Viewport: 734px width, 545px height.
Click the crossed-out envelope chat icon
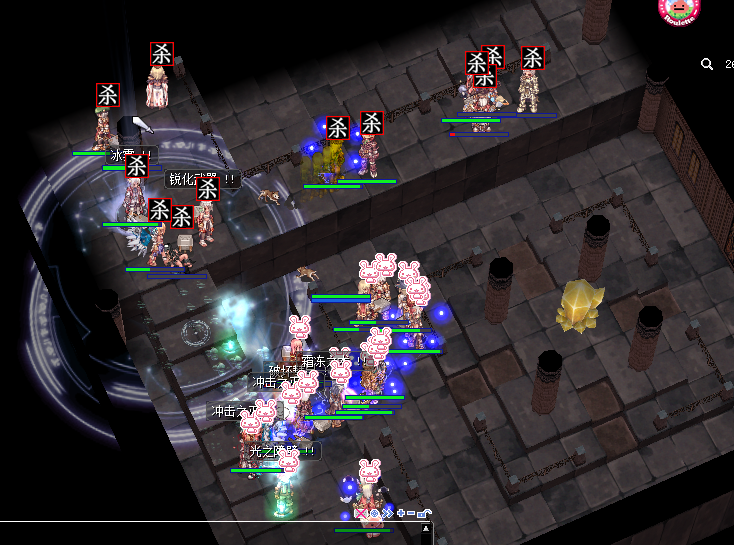pos(362,513)
